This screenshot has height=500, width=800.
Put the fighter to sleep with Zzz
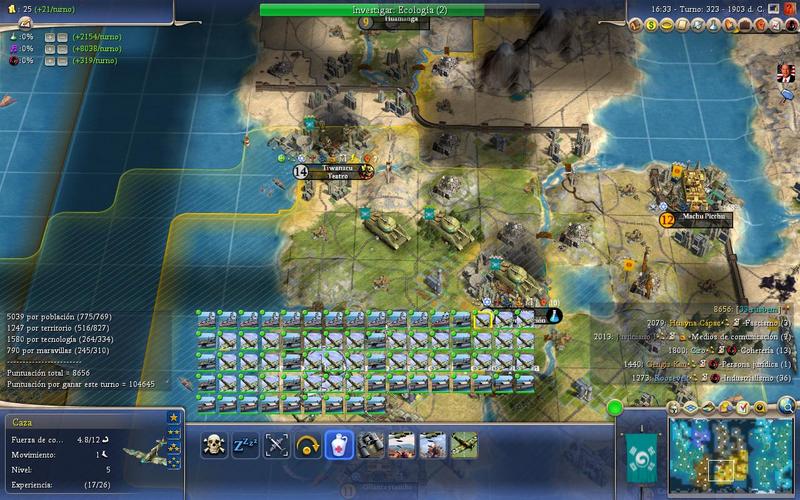[245, 444]
